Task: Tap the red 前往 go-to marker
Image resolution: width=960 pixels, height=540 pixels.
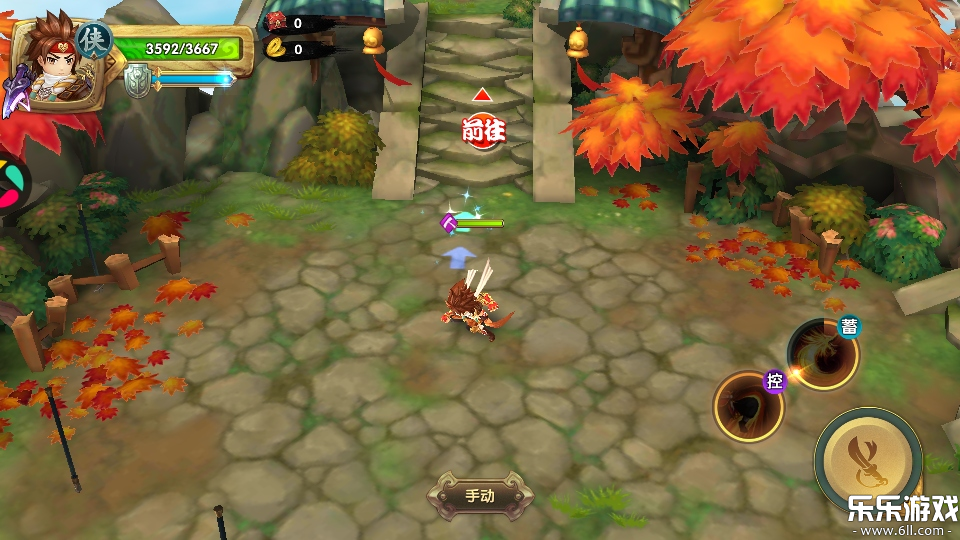Action: 481,128
